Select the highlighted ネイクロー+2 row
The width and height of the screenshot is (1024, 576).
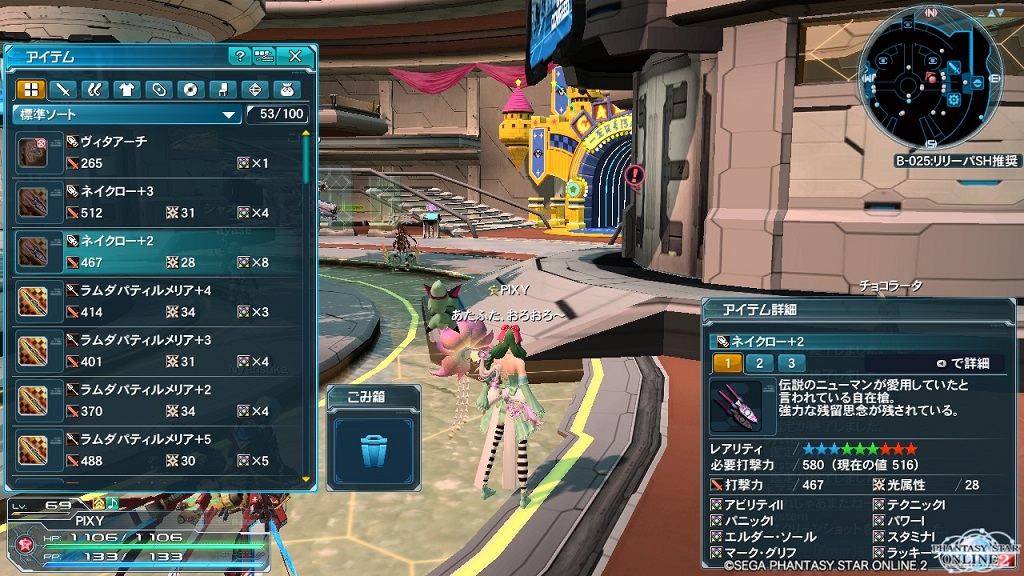click(160, 251)
